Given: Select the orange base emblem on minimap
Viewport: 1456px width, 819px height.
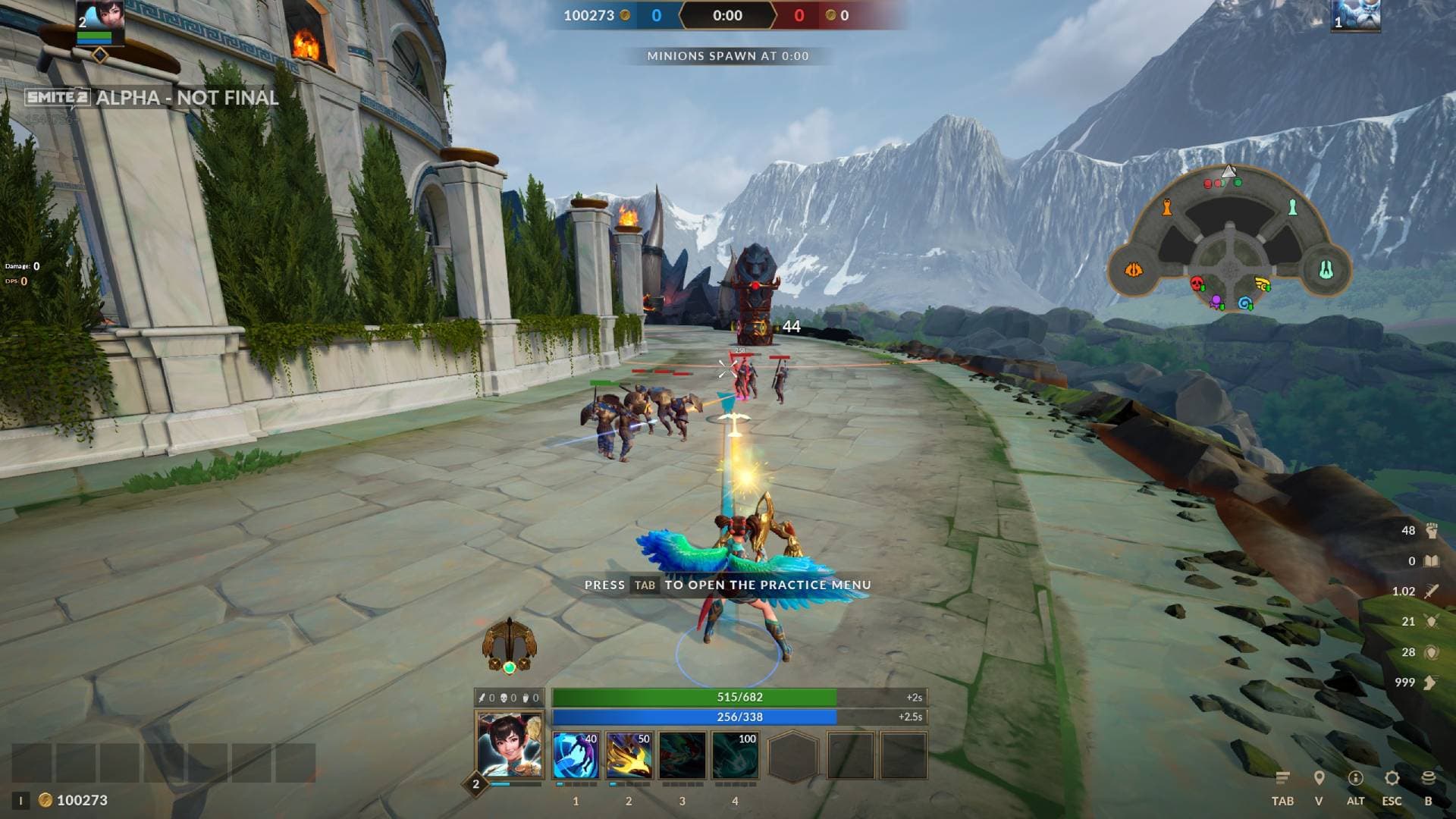Looking at the screenshot, I should click(1134, 270).
